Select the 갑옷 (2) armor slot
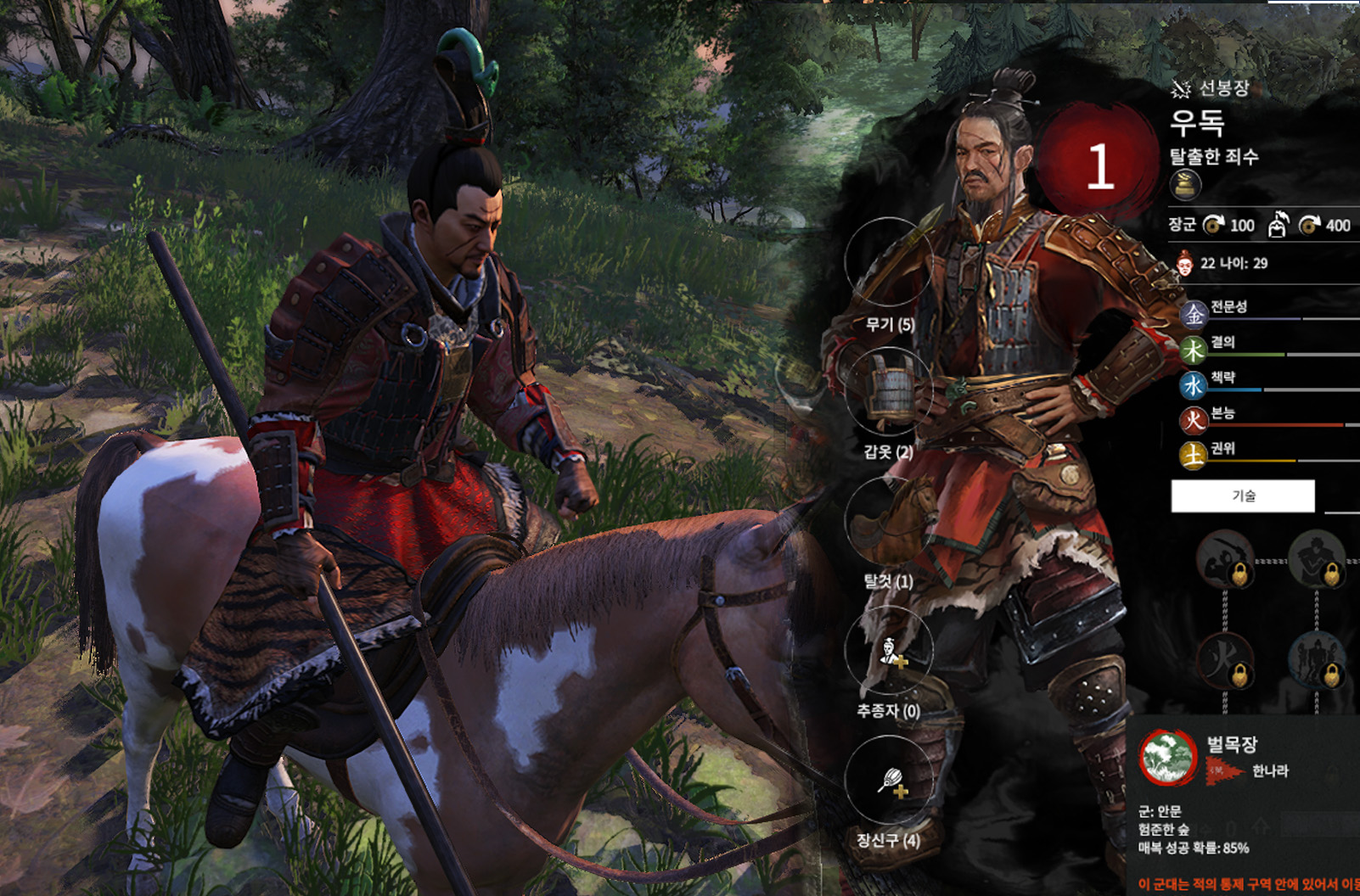Image resolution: width=1360 pixels, height=896 pixels. [x=889, y=392]
